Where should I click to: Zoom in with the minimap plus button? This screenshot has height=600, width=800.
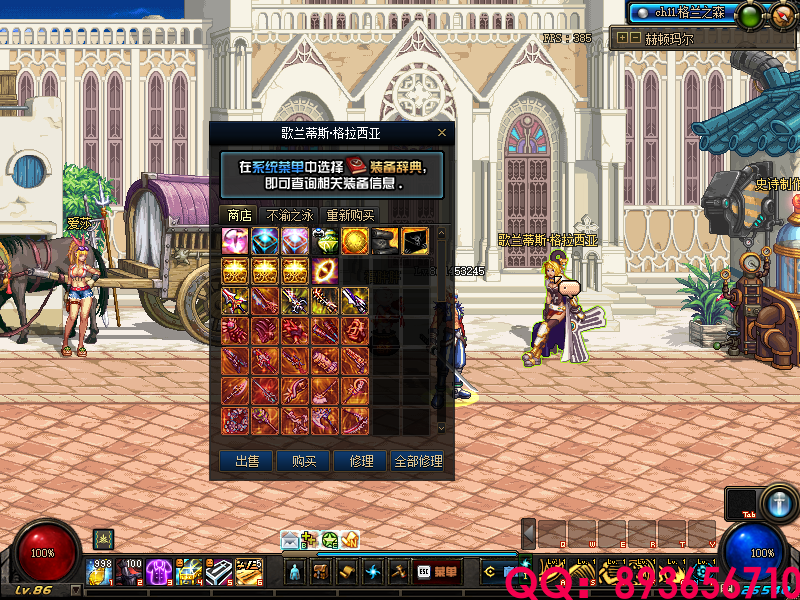pos(623,38)
